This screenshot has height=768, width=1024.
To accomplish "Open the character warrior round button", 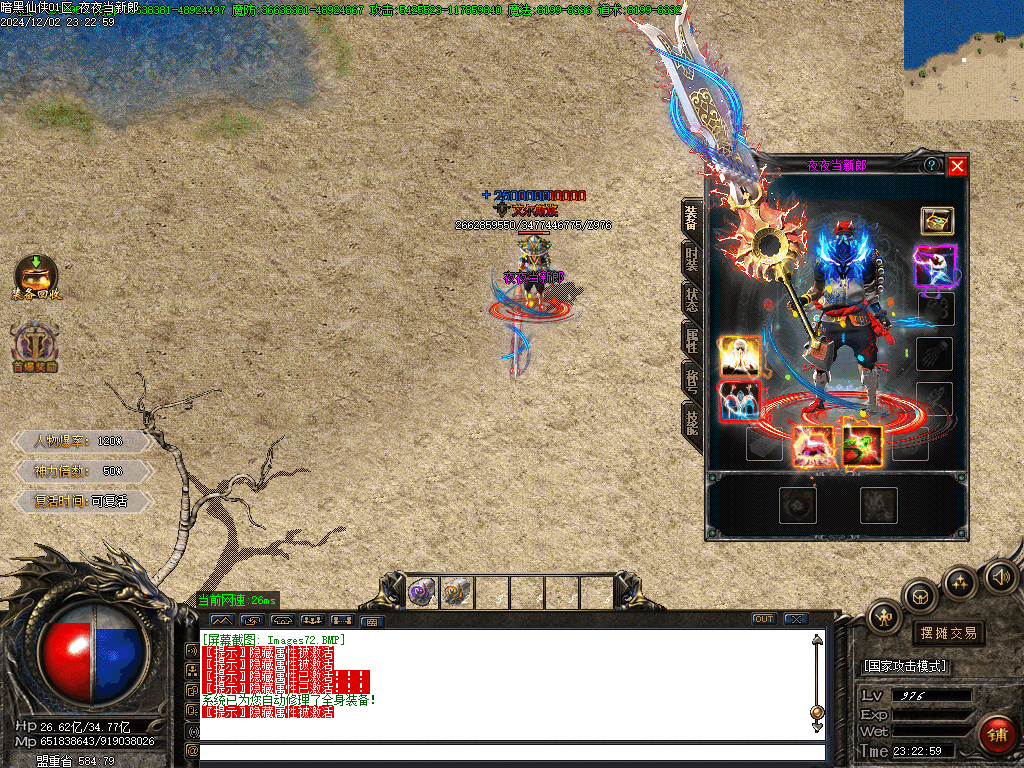I will tap(885, 617).
